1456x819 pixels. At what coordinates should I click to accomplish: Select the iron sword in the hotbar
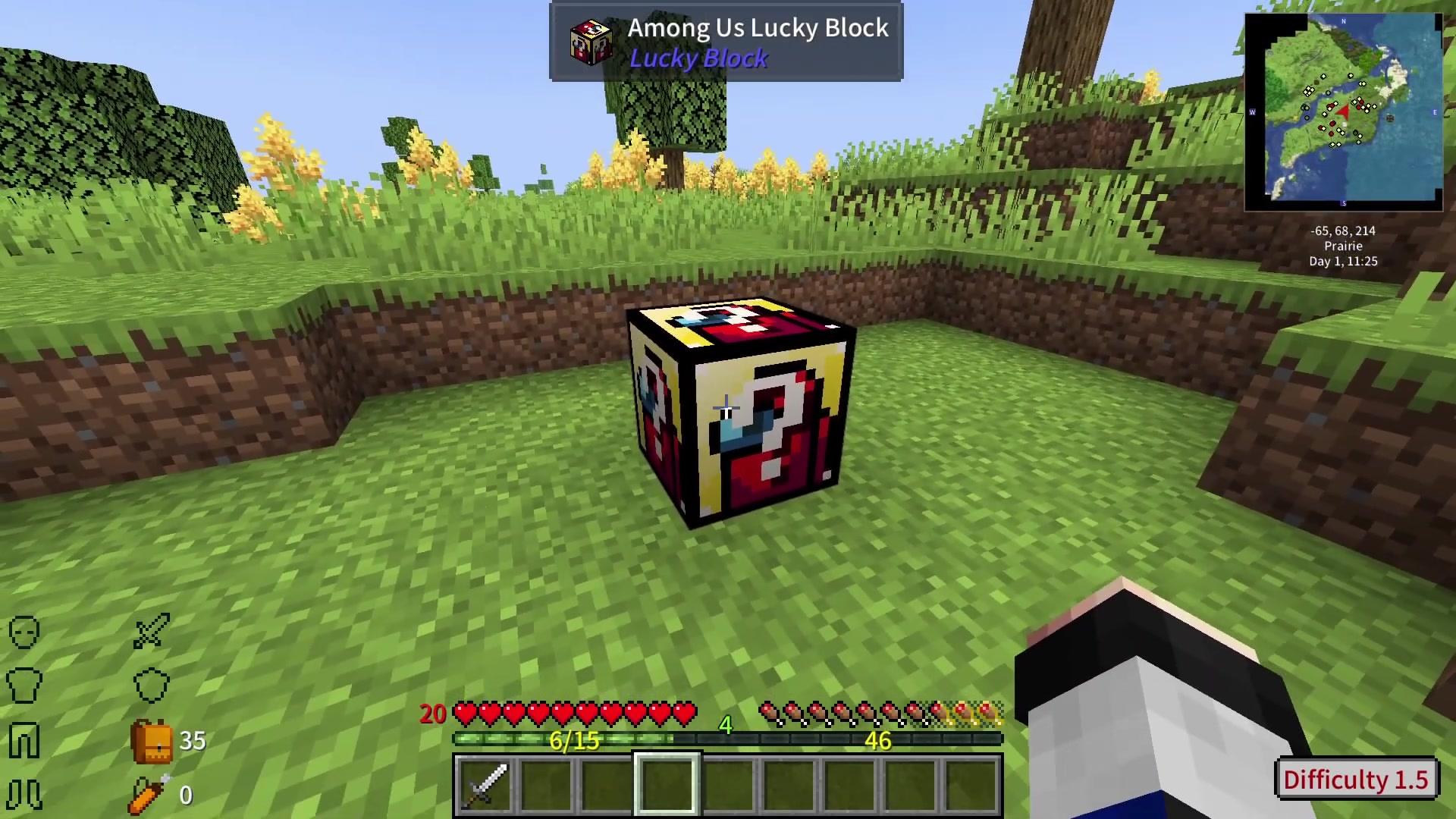pos(486,783)
